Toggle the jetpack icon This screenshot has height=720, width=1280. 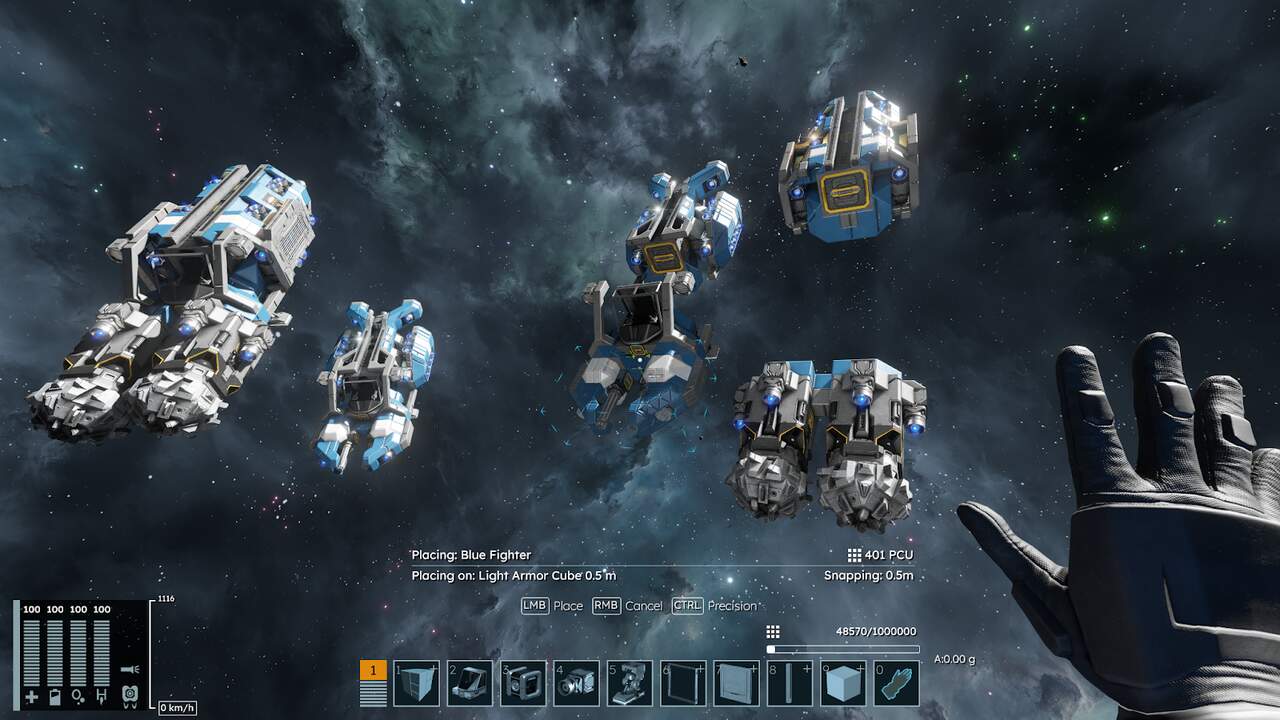(x=129, y=693)
